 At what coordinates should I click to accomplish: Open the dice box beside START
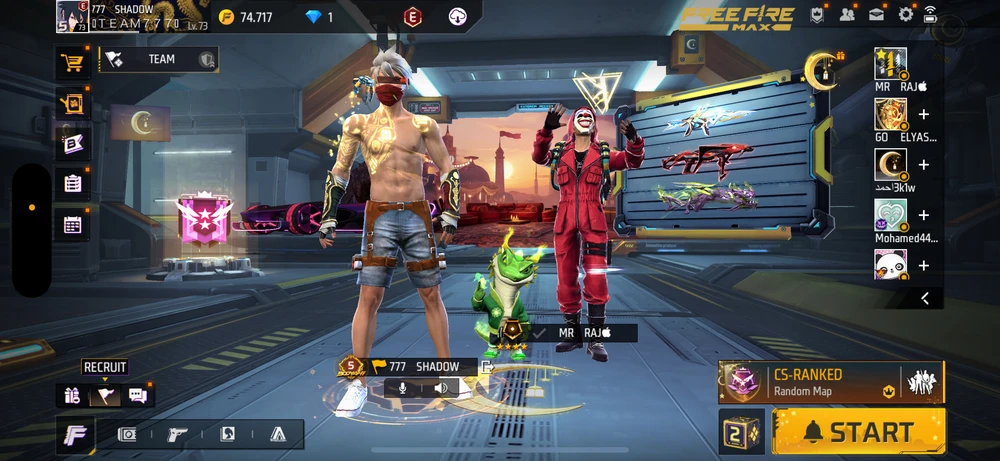[x=743, y=432]
